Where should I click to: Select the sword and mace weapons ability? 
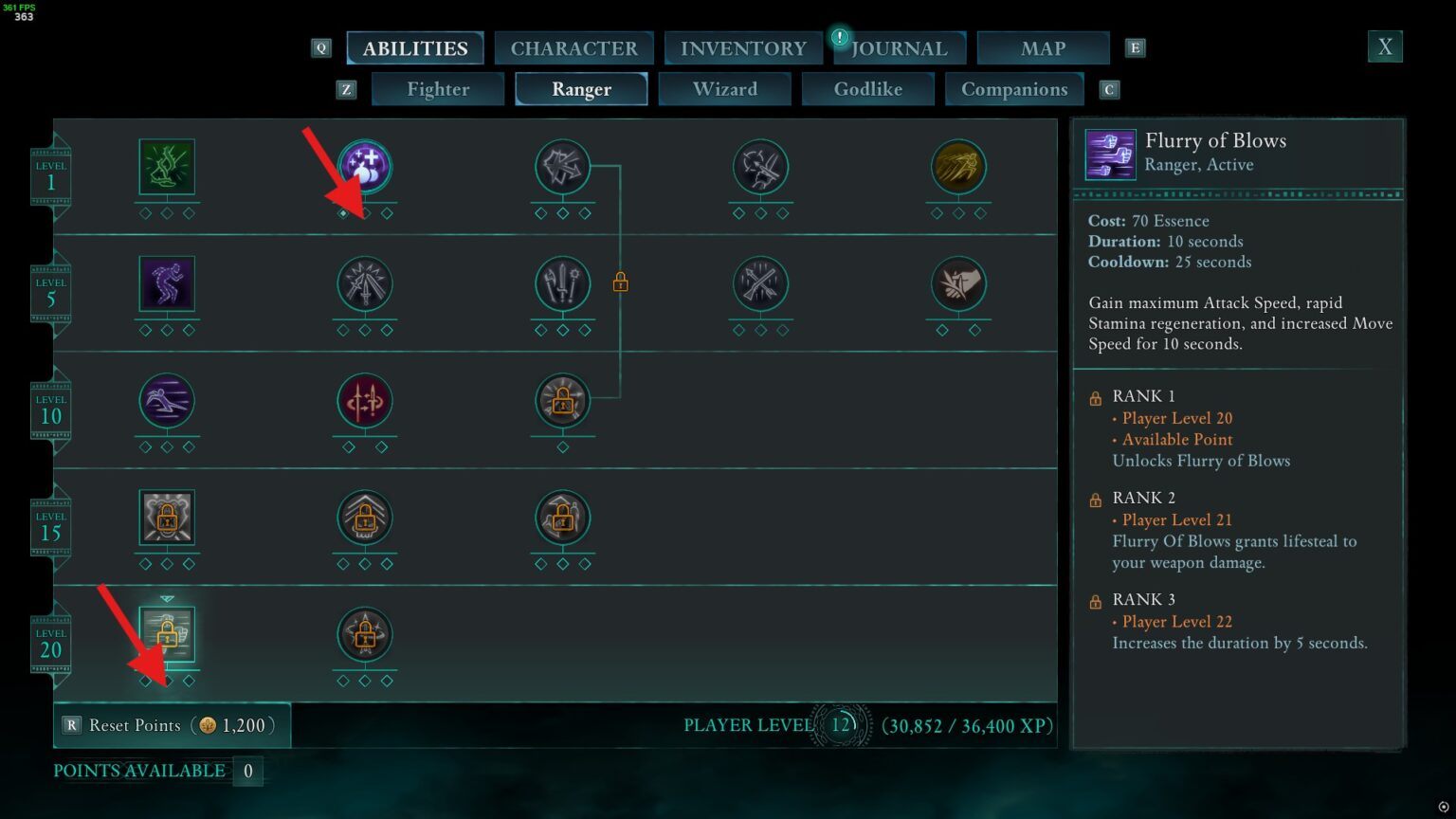(562, 283)
